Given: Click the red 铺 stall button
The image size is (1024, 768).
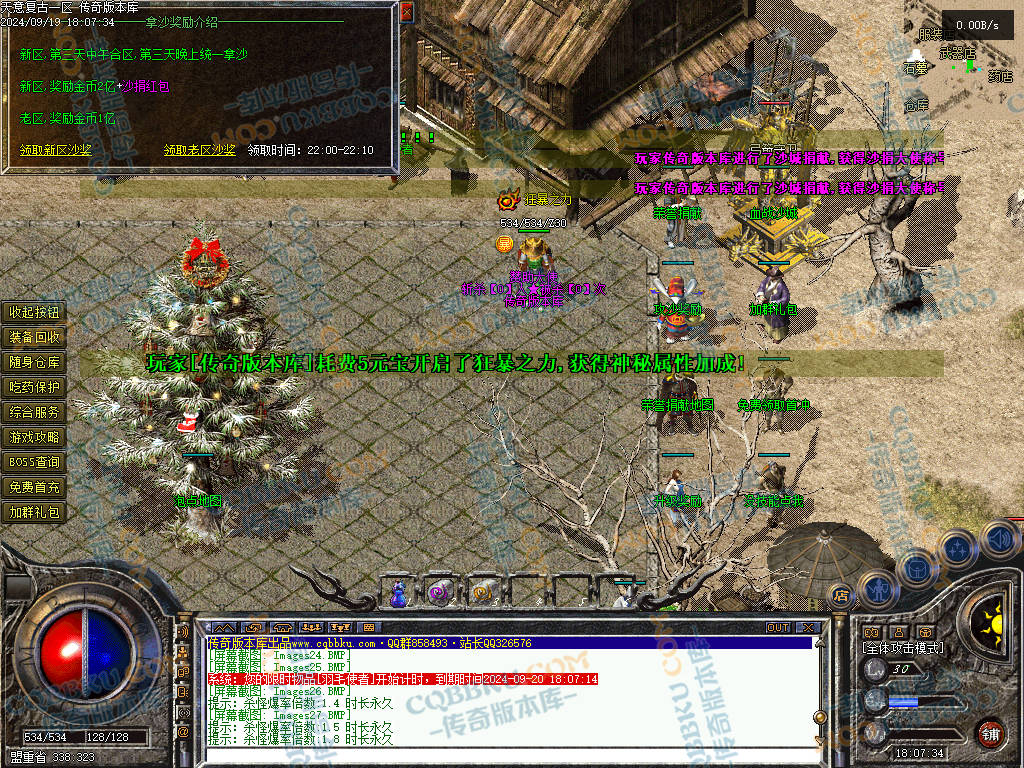Looking at the screenshot, I should click(990, 732).
